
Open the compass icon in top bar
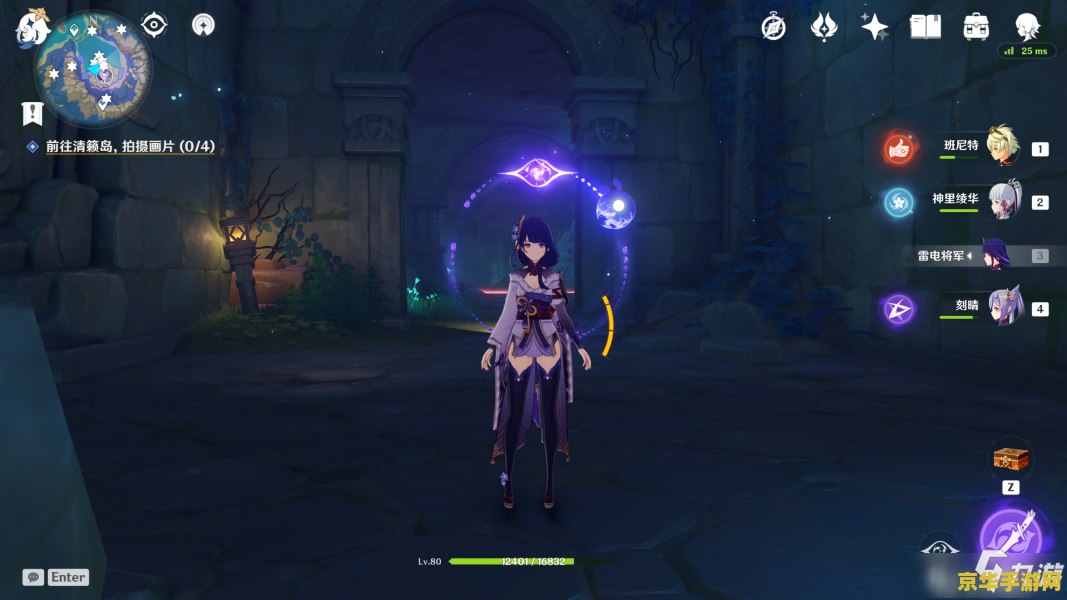tap(773, 27)
